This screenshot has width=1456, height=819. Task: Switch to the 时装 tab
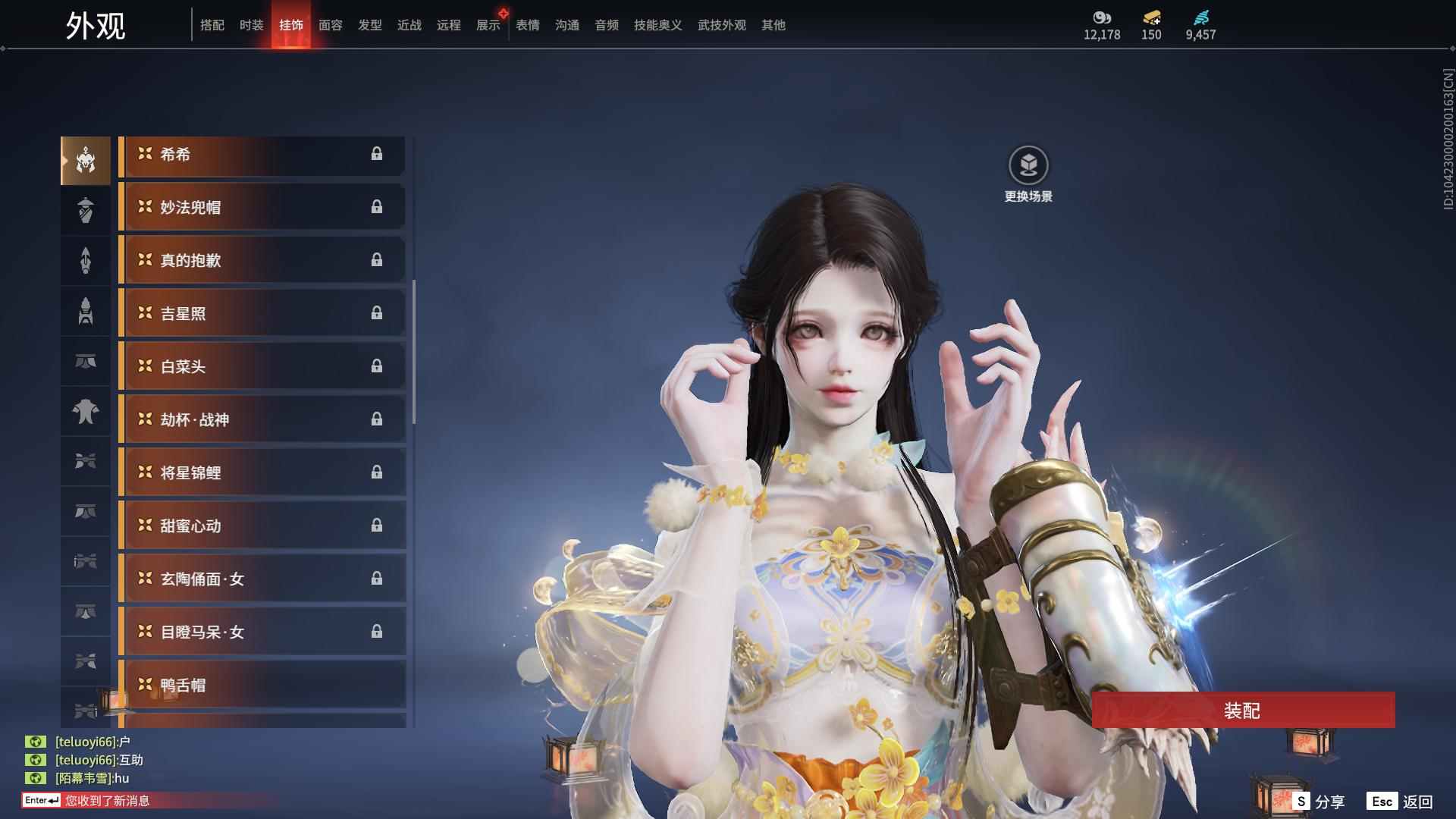[251, 24]
